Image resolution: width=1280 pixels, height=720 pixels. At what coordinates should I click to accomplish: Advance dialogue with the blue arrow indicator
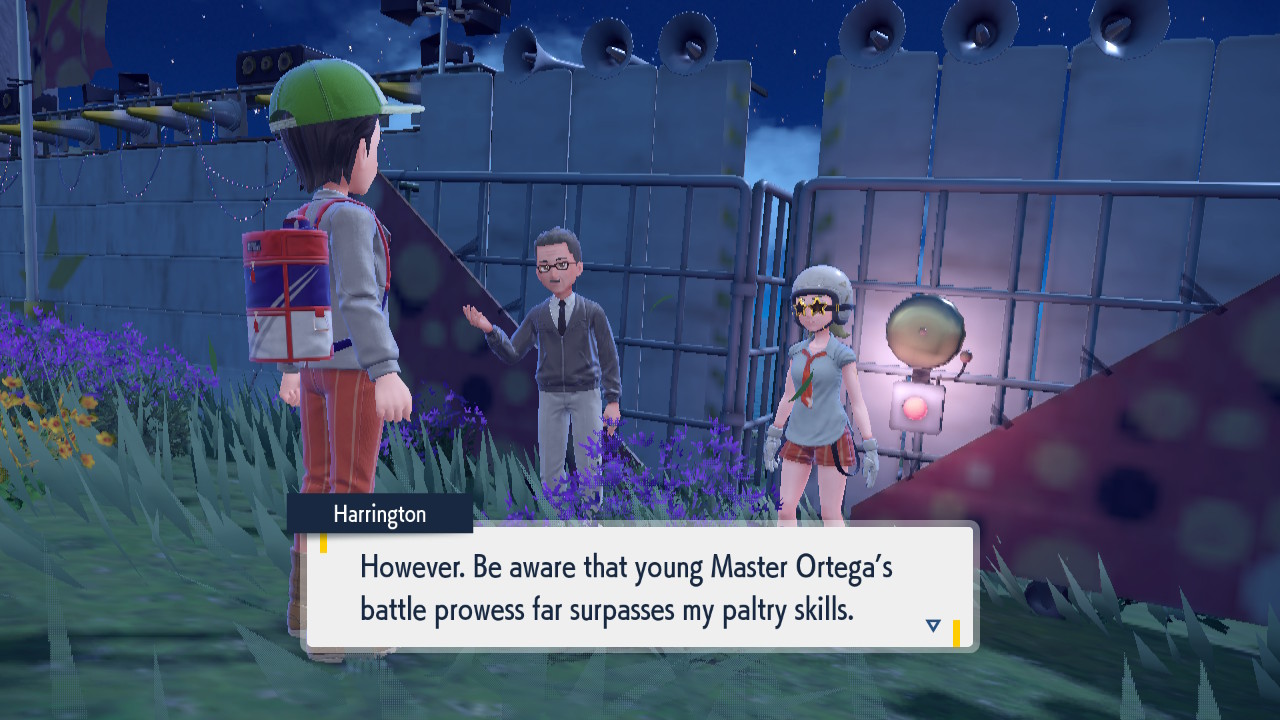pyautogui.click(x=933, y=626)
